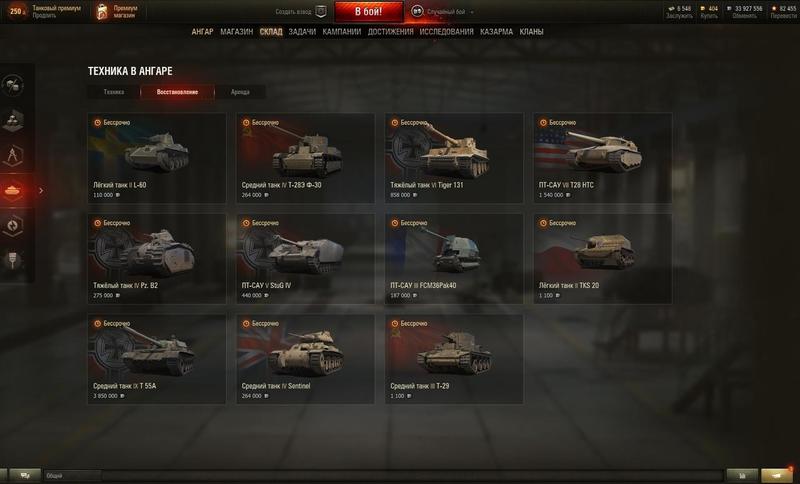The image size is (800, 484).
Task: Open the Ангар menu
Action: click(203, 32)
